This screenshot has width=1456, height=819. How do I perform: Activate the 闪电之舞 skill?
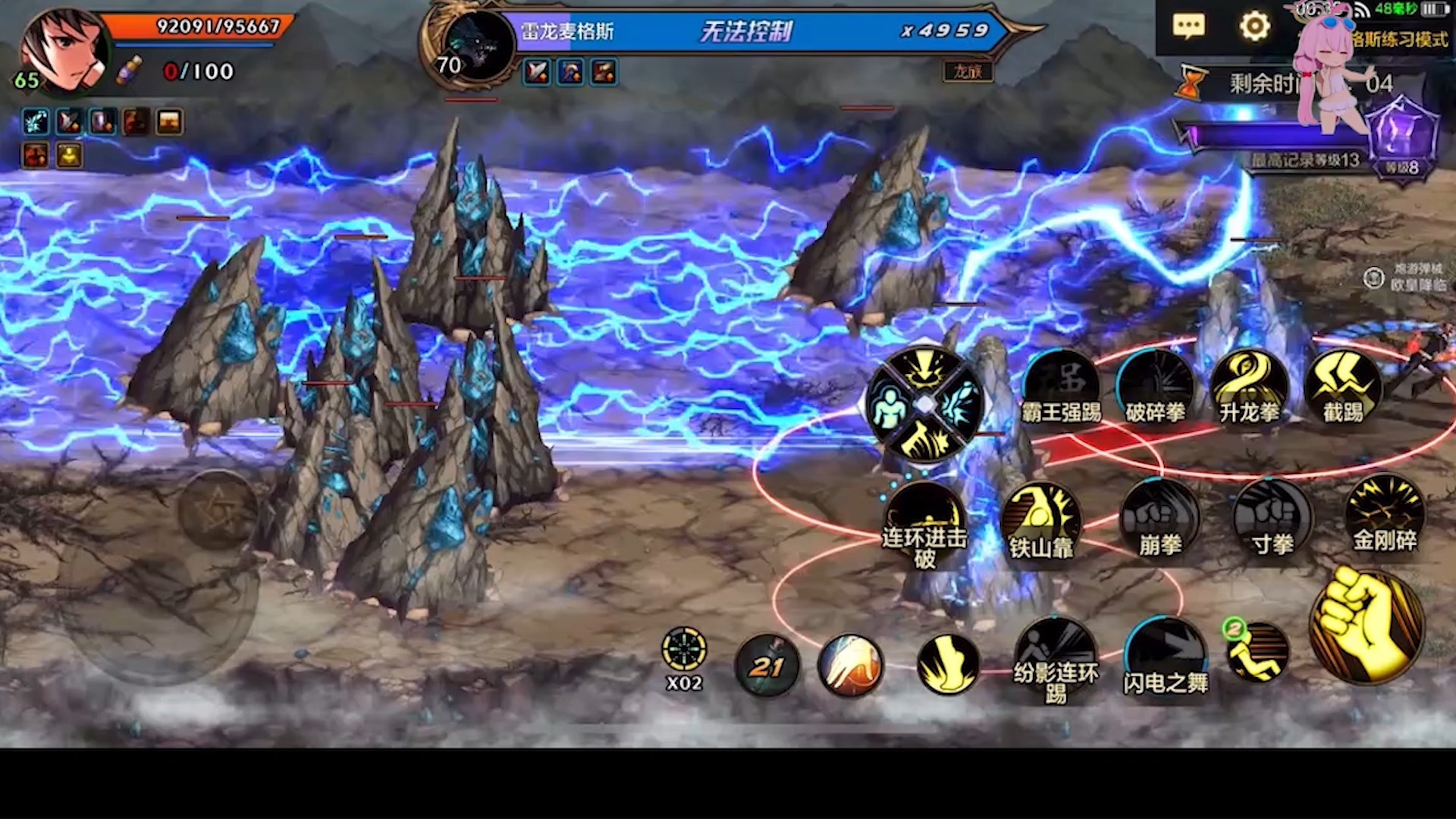pos(1166,657)
